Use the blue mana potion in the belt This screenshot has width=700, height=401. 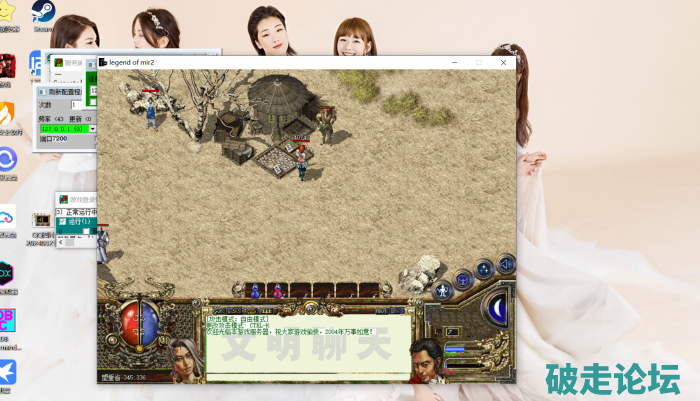254,291
